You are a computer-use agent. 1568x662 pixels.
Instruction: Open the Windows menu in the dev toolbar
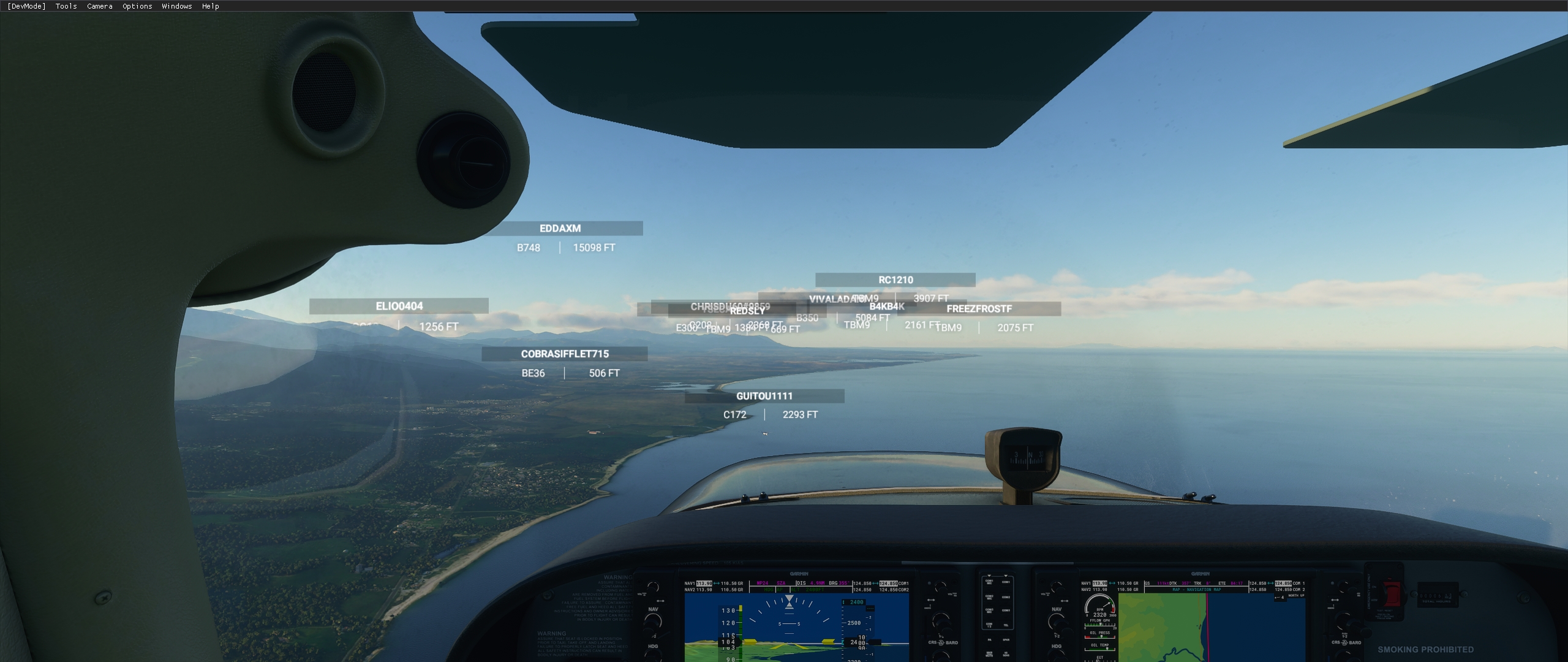point(176,6)
